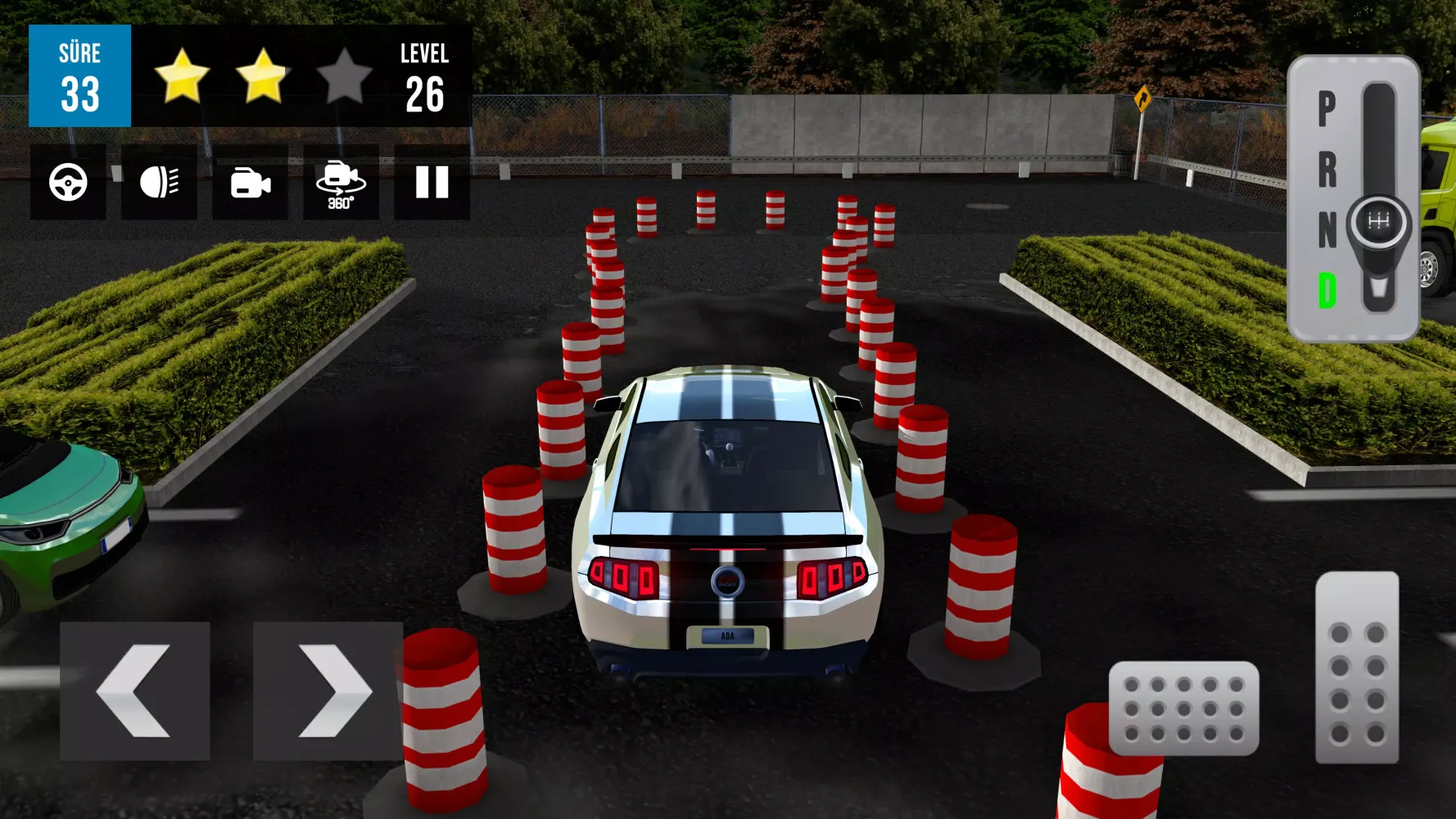
Task: Pause the game
Action: (432, 183)
